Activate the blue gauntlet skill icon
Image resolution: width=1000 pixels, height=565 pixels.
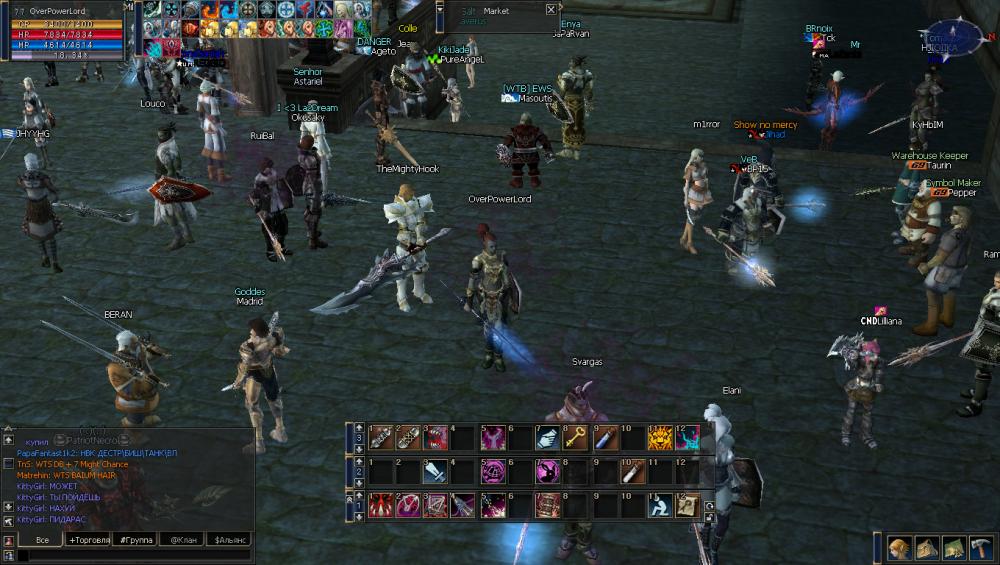(548, 437)
